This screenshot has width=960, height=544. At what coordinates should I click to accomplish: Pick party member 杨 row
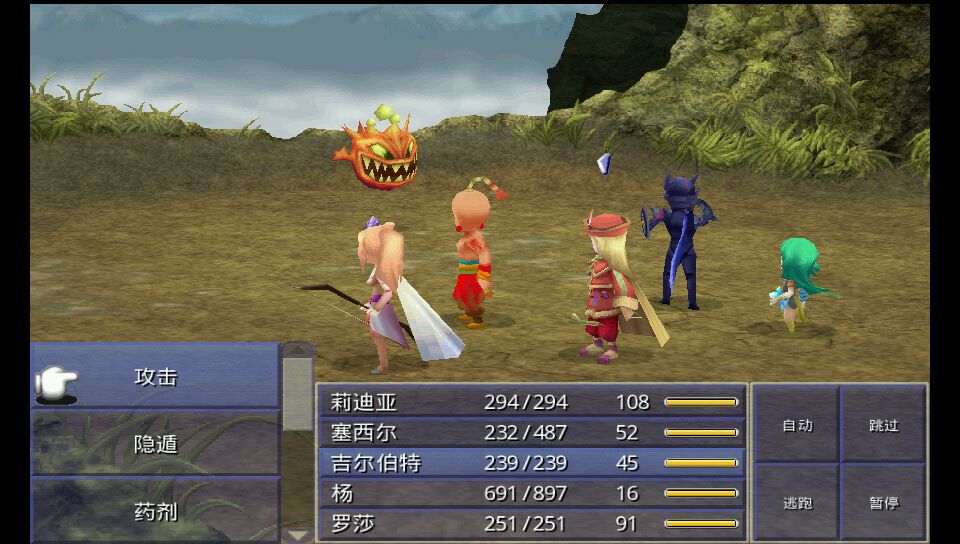point(532,493)
